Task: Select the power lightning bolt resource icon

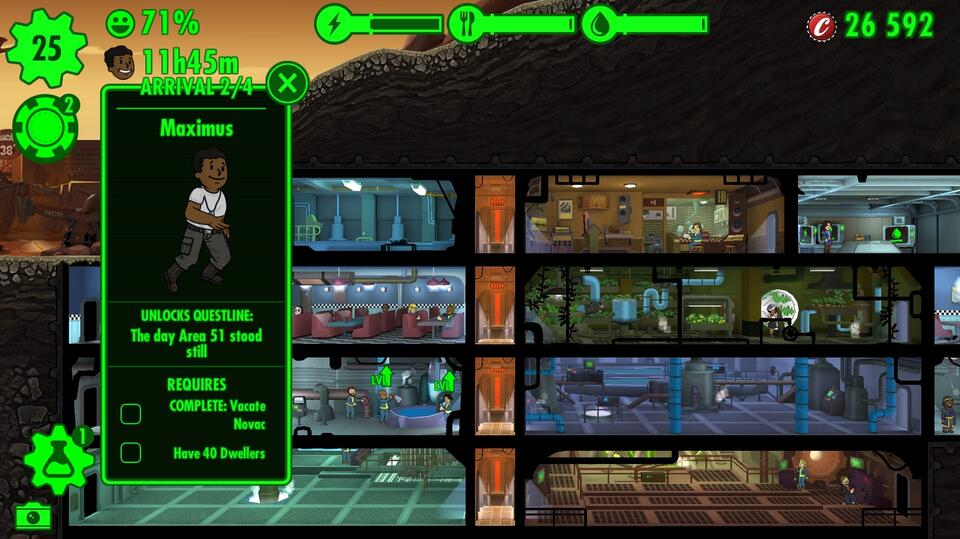Action: (x=334, y=24)
